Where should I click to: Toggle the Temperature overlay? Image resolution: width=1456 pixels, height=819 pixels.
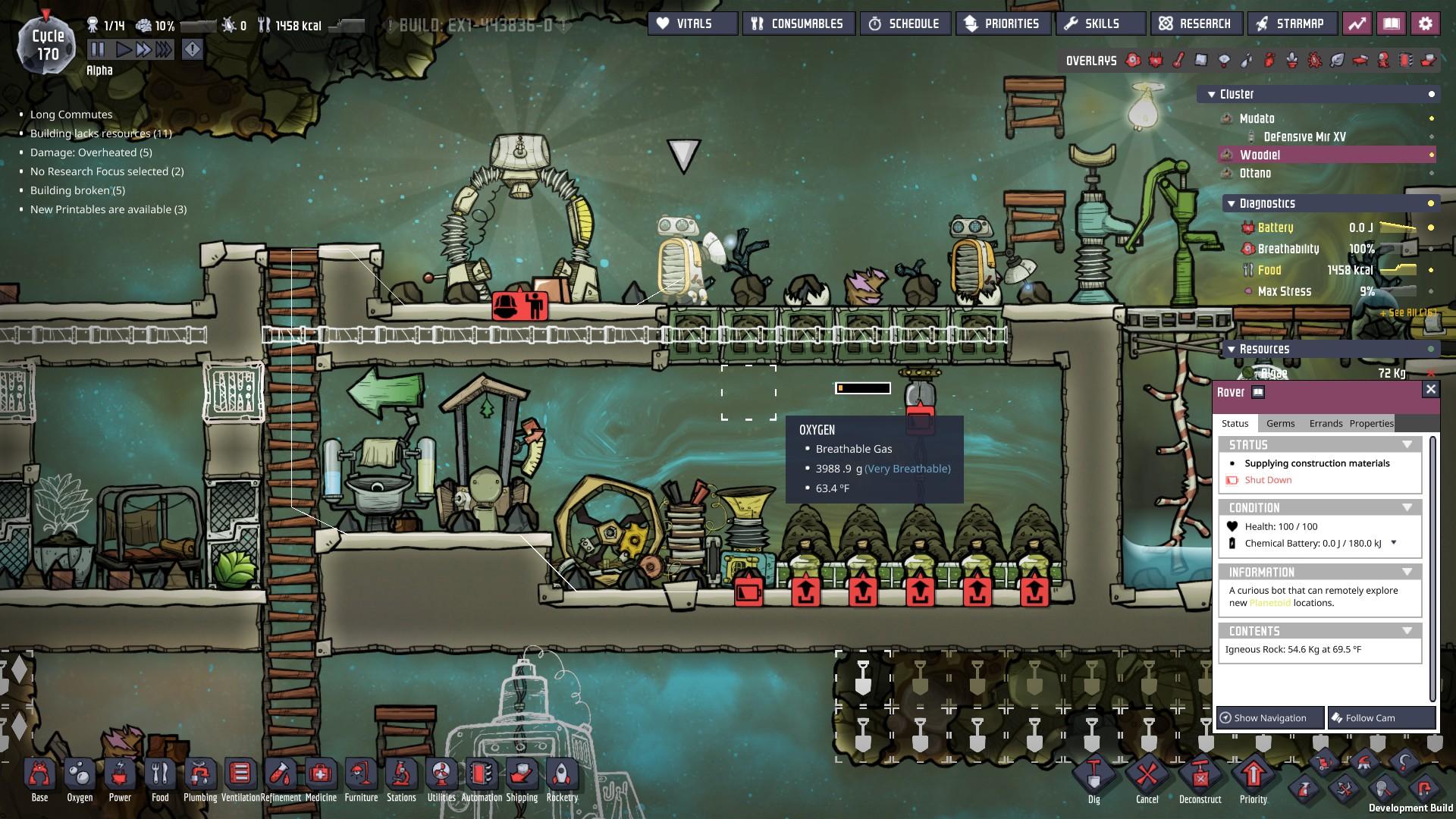pos(1178,59)
